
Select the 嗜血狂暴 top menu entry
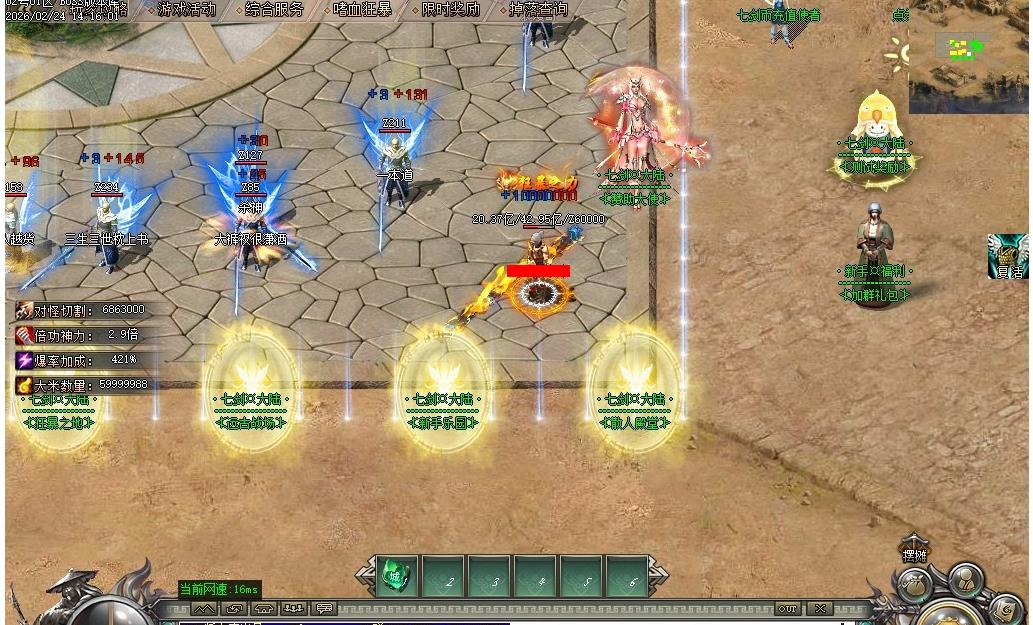coord(362,10)
